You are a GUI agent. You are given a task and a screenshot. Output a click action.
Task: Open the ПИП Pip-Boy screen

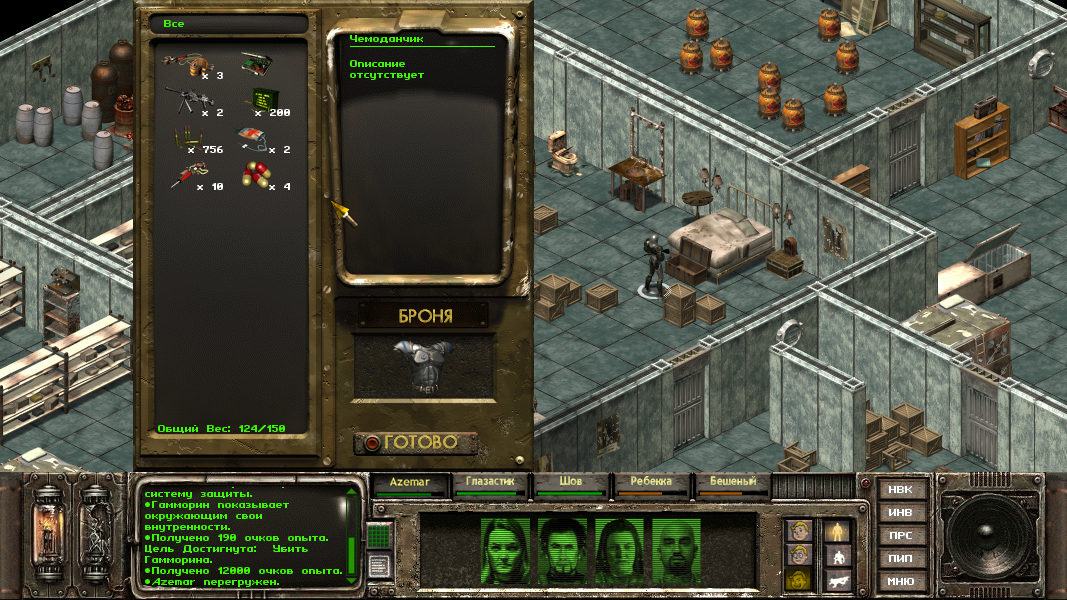point(900,558)
